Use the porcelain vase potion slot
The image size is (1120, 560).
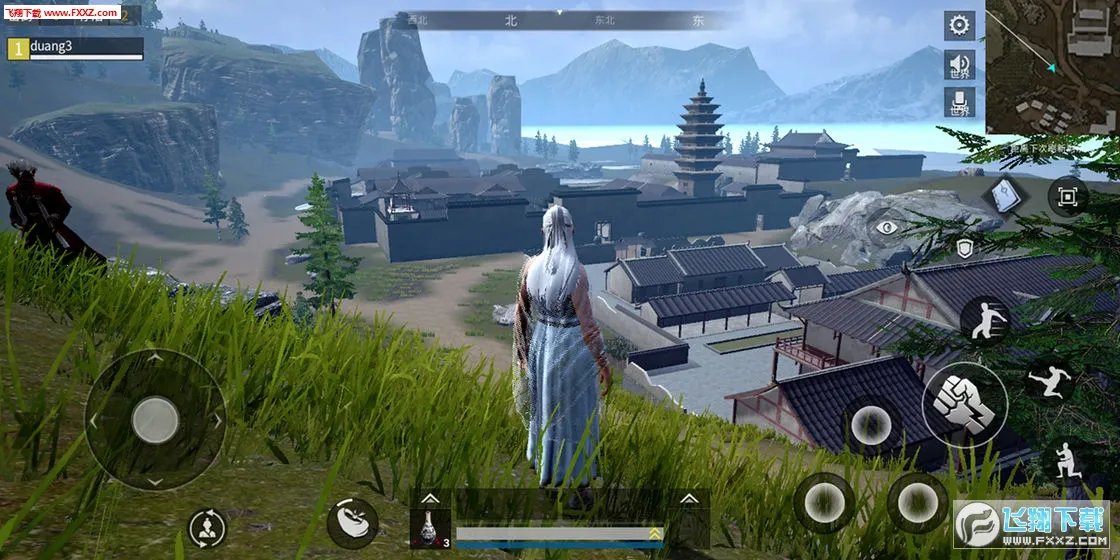pyautogui.click(x=429, y=526)
